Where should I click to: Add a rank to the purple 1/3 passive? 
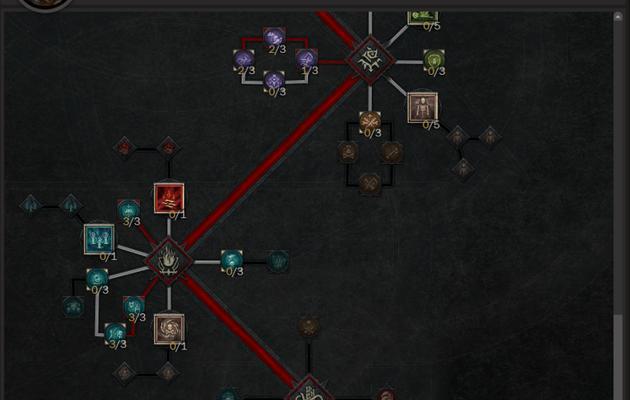point(307,59)
